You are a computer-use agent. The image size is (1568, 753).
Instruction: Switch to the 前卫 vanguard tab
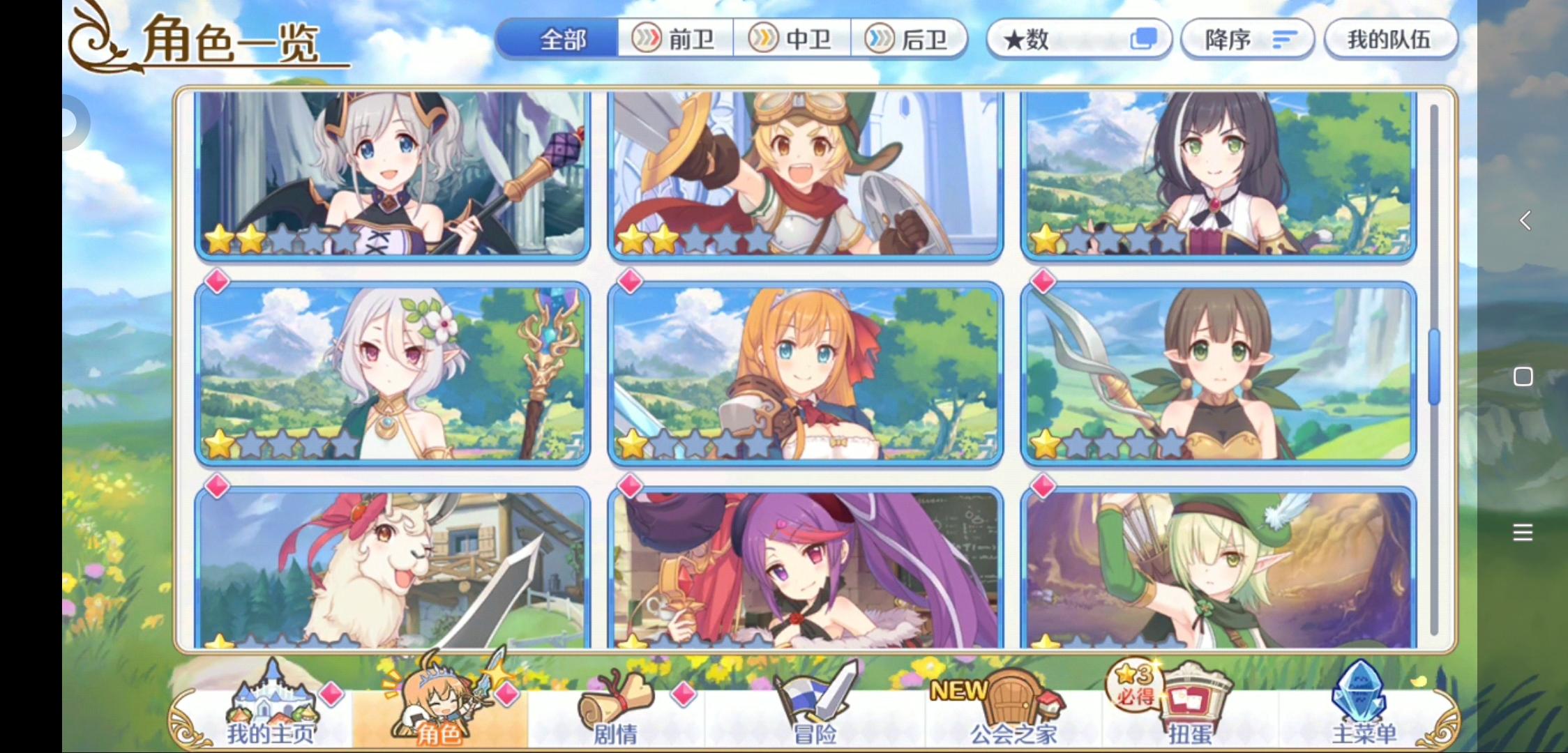click(675, 40)
